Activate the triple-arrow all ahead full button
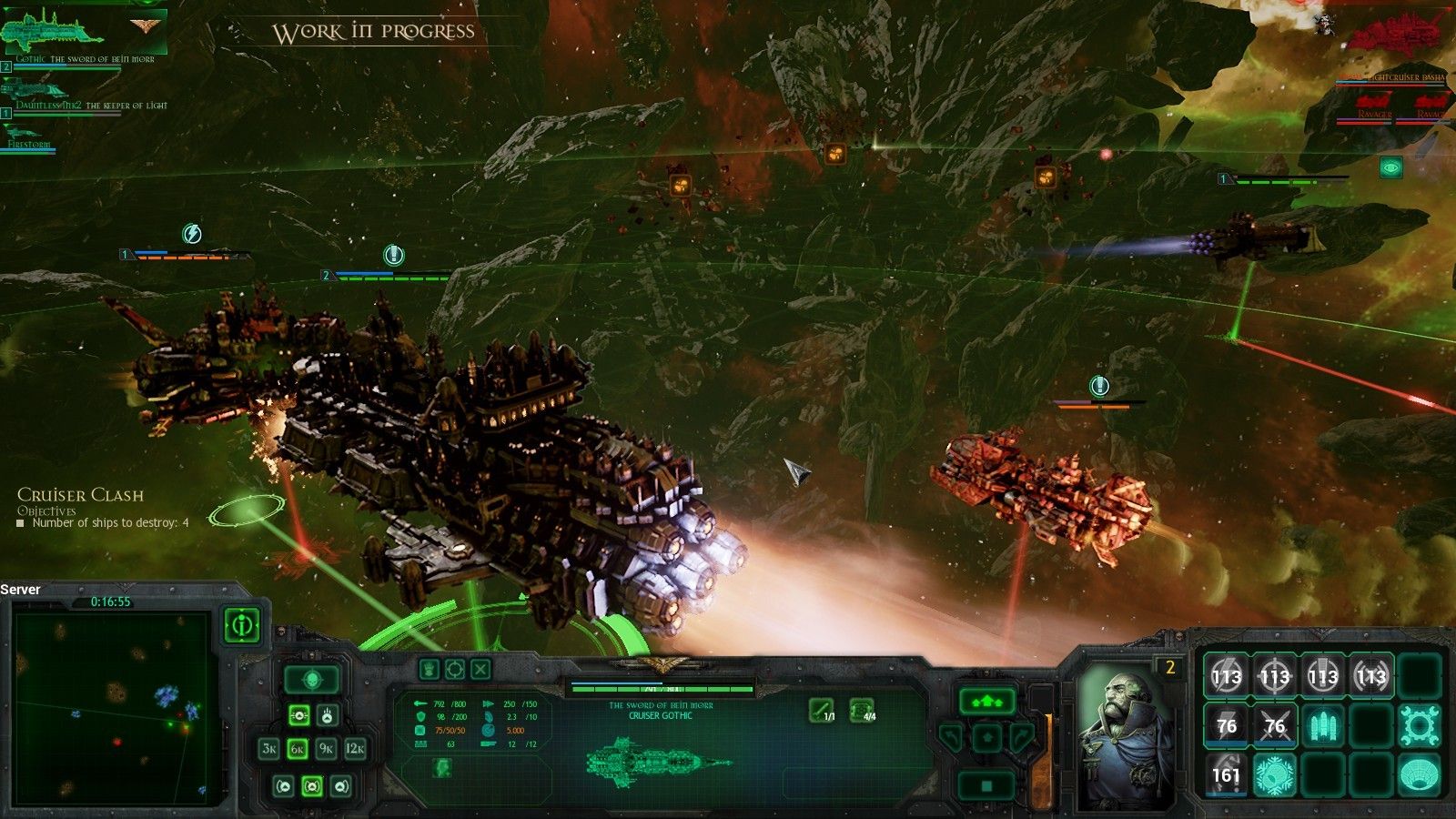This screenshot has height=819, width=1456. 986,702
